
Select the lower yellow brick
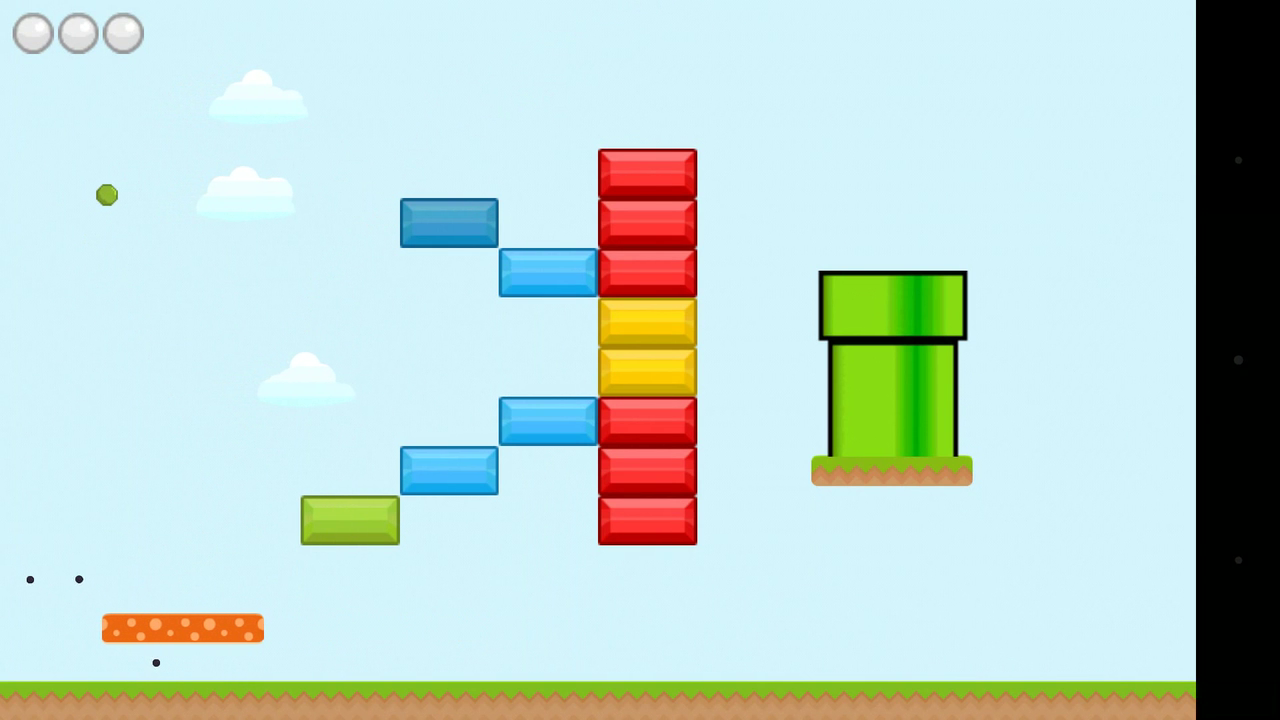coord(647,370)
